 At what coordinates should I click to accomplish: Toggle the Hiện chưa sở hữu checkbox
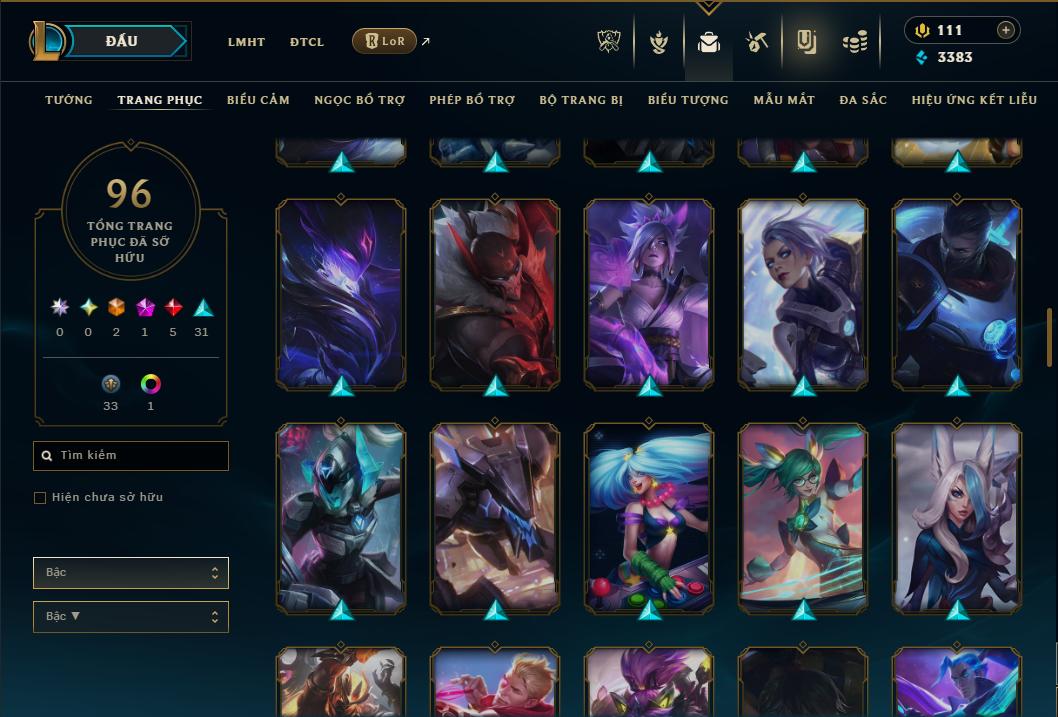tap(40, 498)
